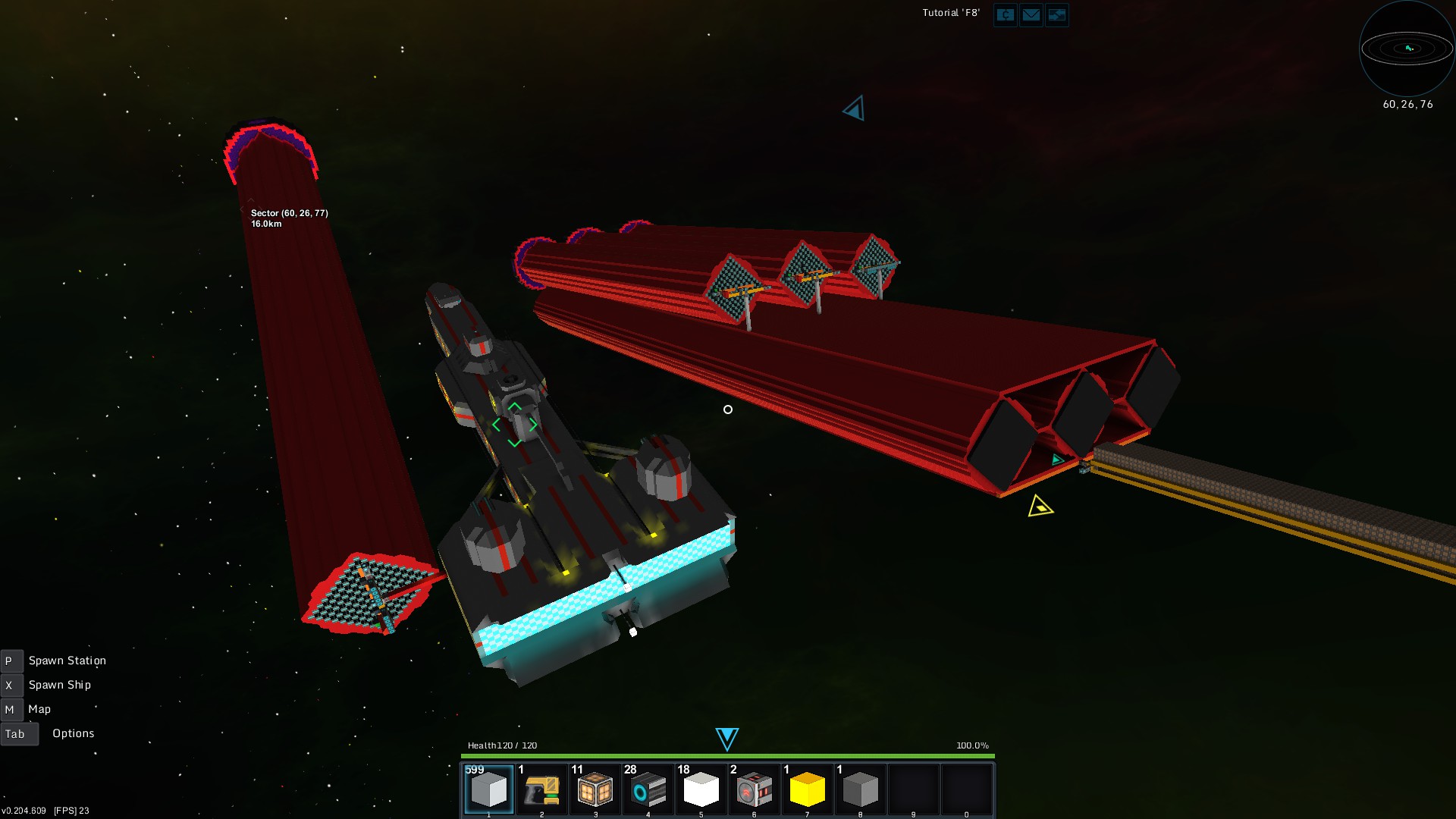
Task: Select the white block in hotbar slot 5
Action: point(702,789)
